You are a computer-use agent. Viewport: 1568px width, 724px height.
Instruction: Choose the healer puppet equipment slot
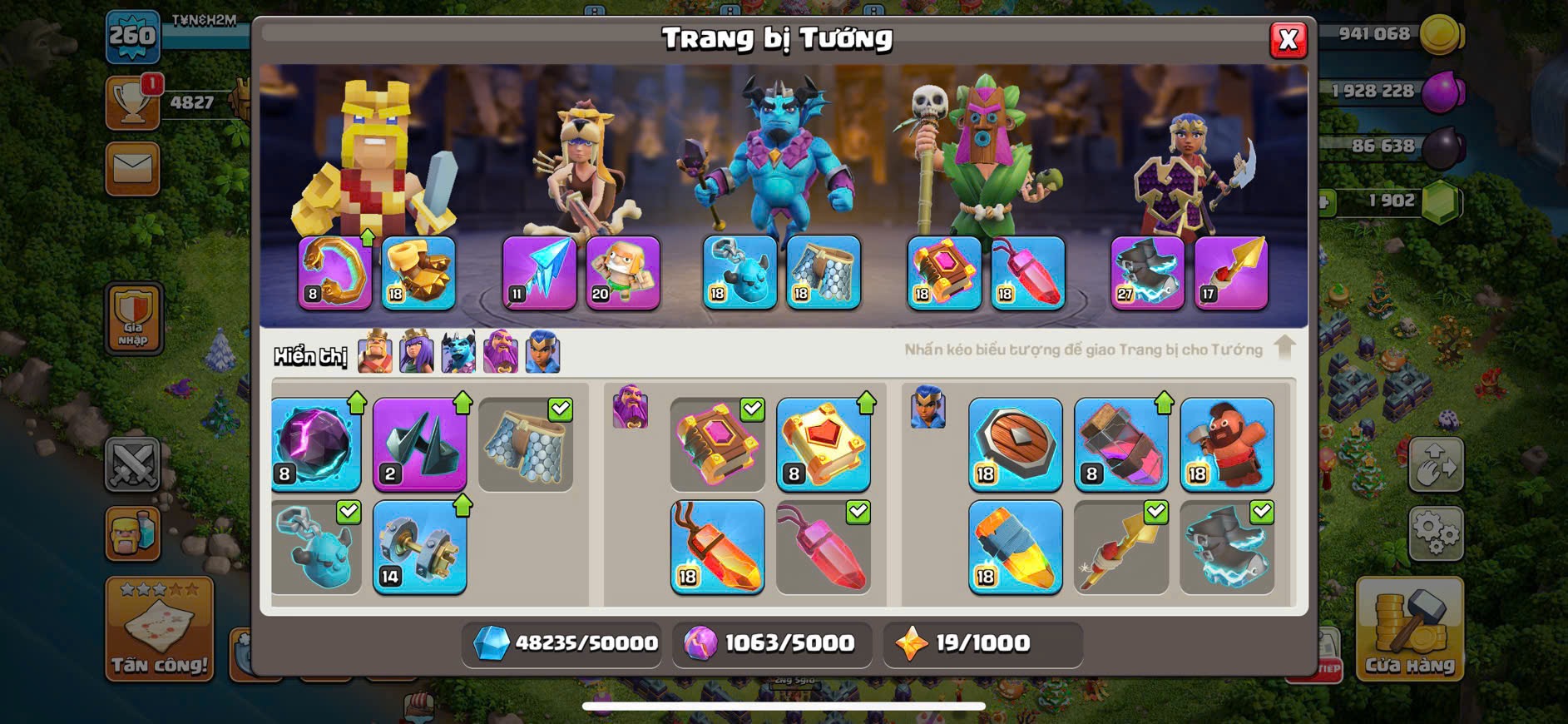click(x=623, y=273)
